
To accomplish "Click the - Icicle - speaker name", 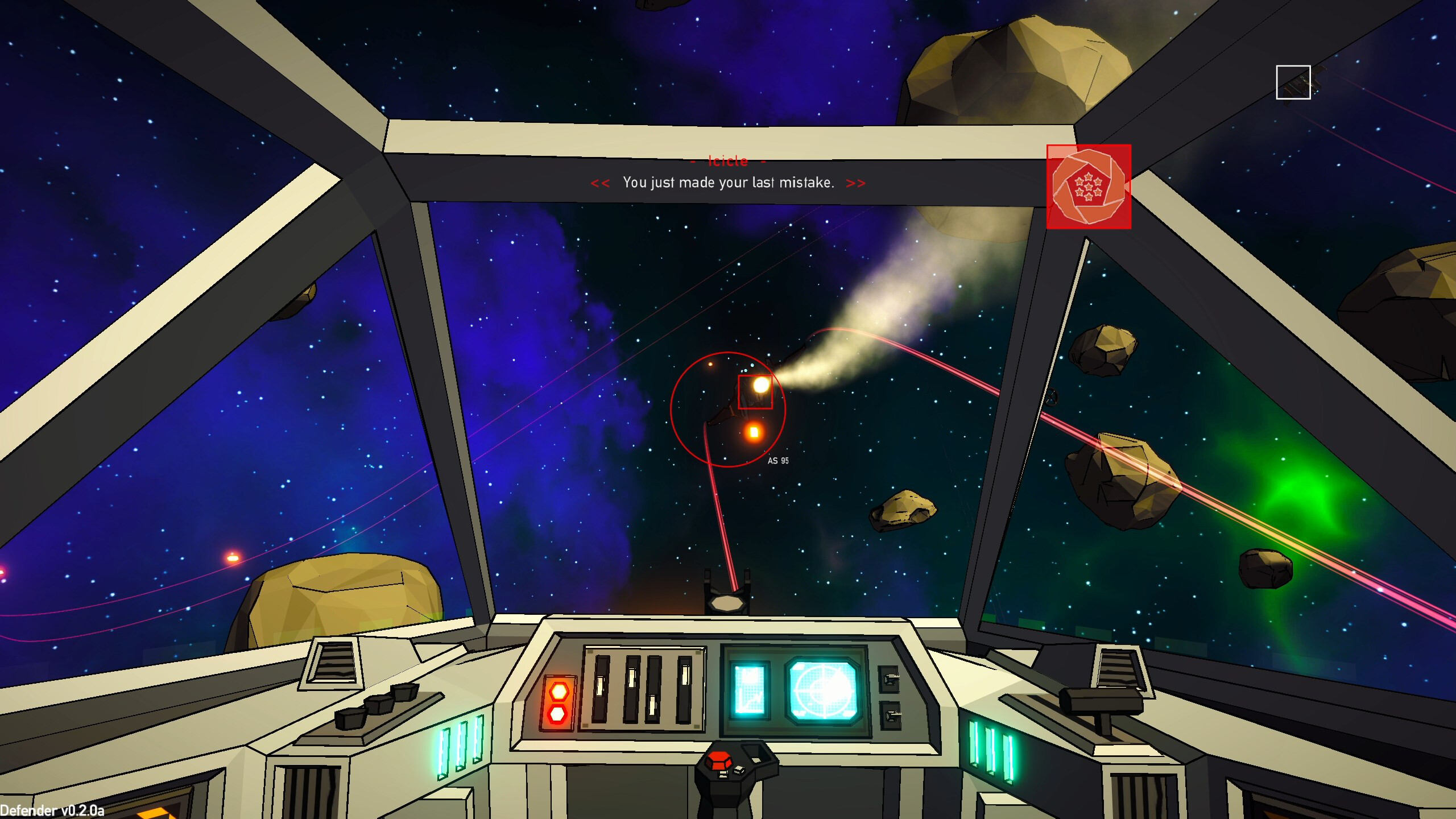I will point(728,161).
